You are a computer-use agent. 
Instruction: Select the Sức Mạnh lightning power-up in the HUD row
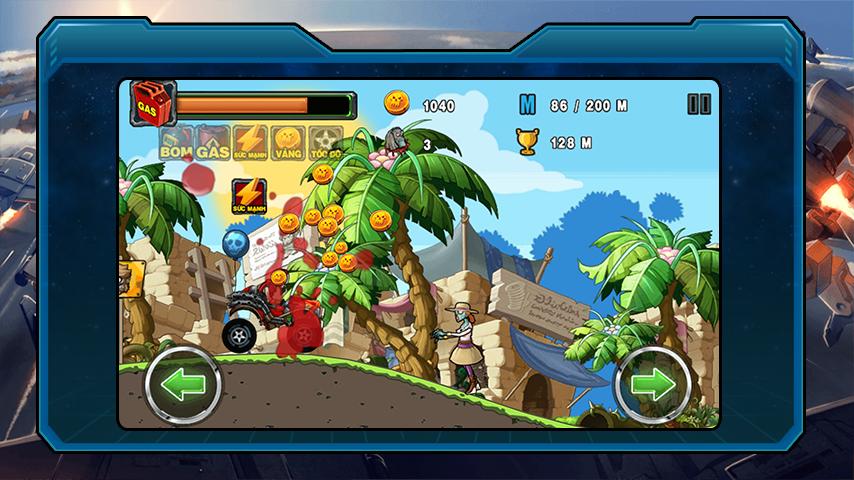(250, 143)
